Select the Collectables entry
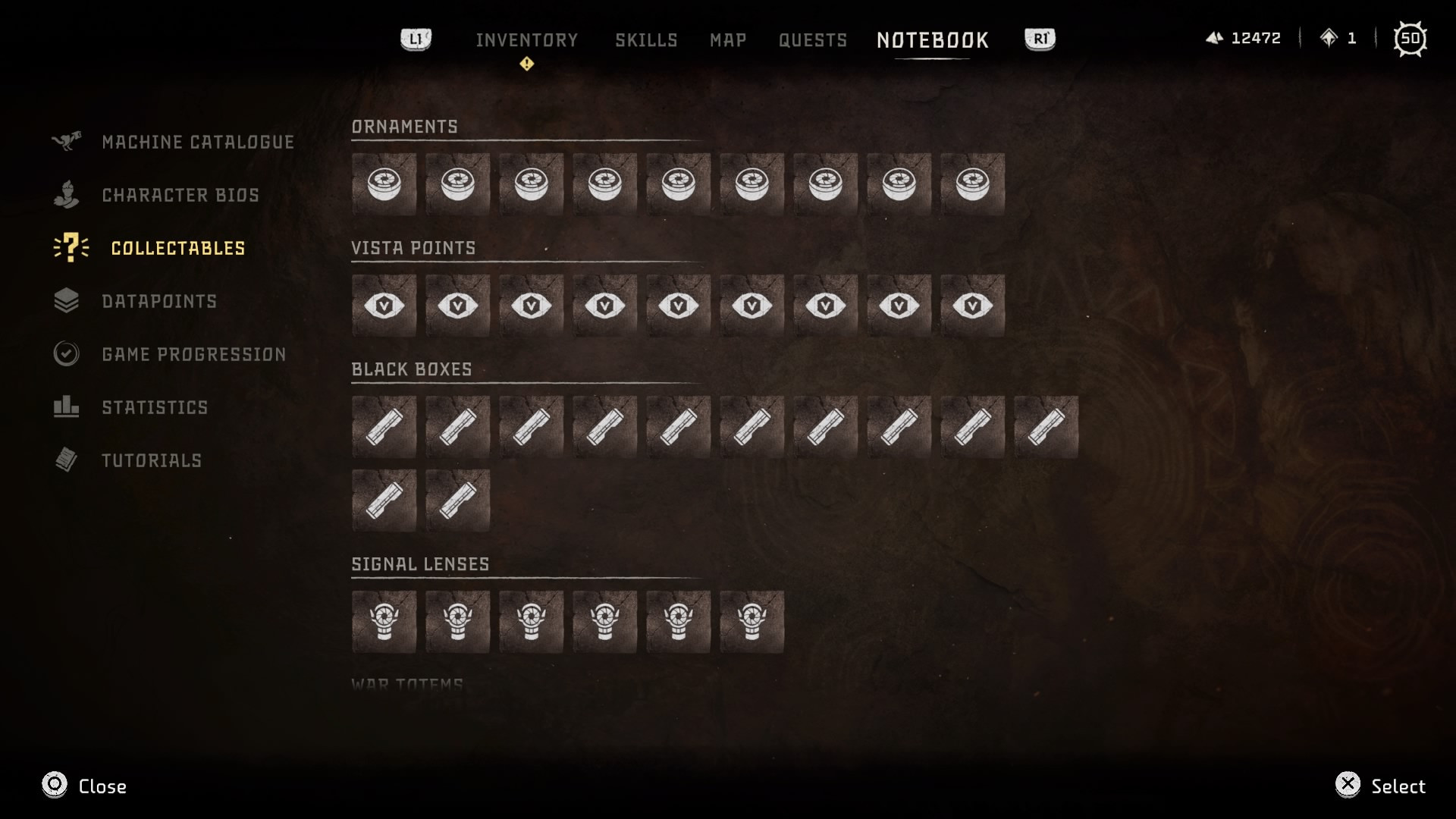Screen dimensions: 1456x819 click(178, 248)
